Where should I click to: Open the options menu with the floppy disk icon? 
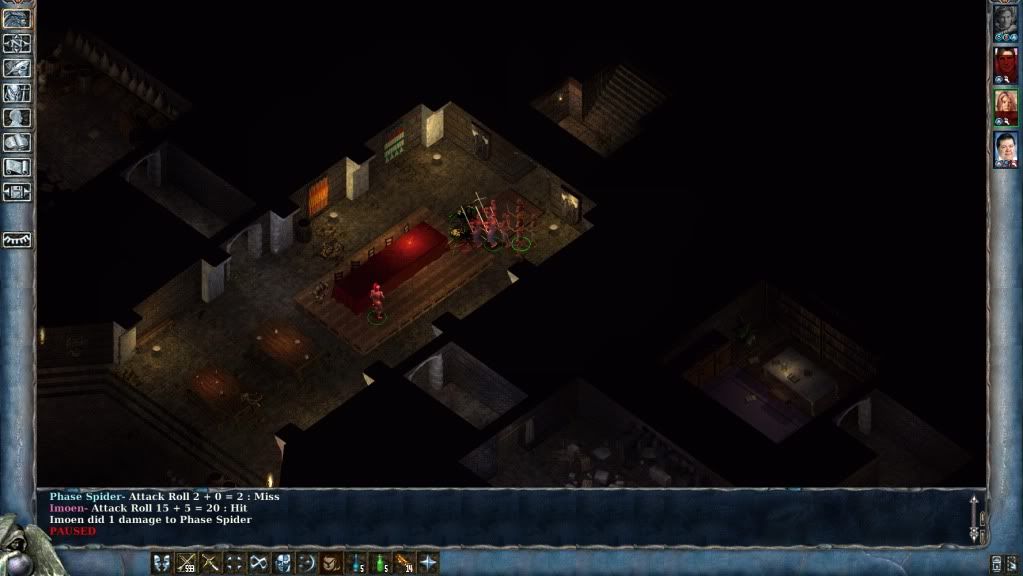[x=18, y=192]
